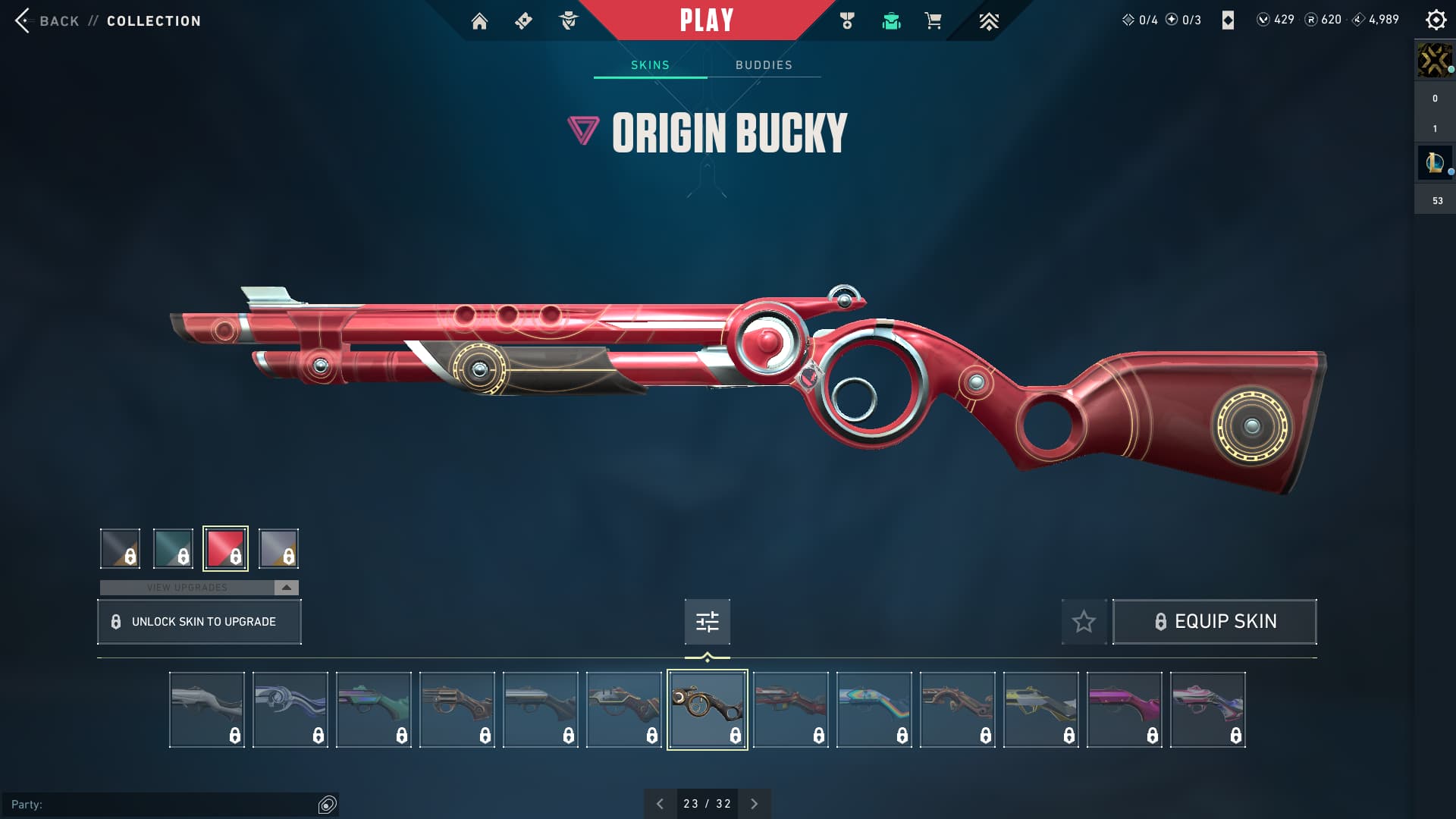Click the Equip Skin button
Screen dimensions: 1456x819
coord(1214,622)
